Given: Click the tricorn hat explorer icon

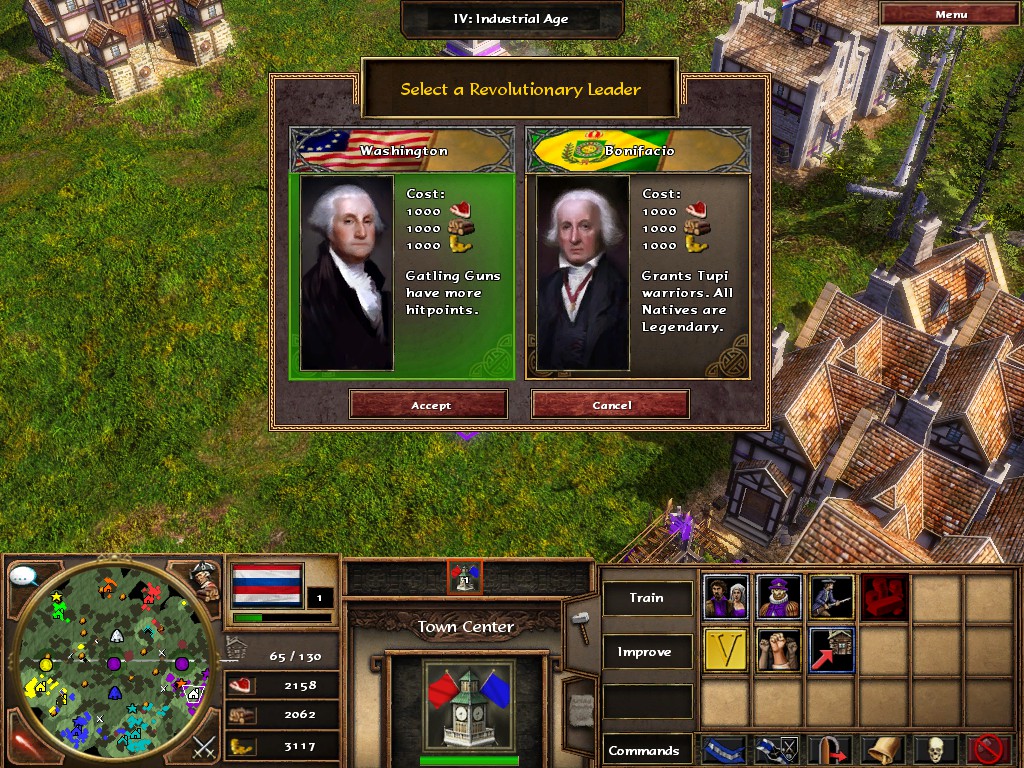Looking at the screenshot, I should pos(205,580).
